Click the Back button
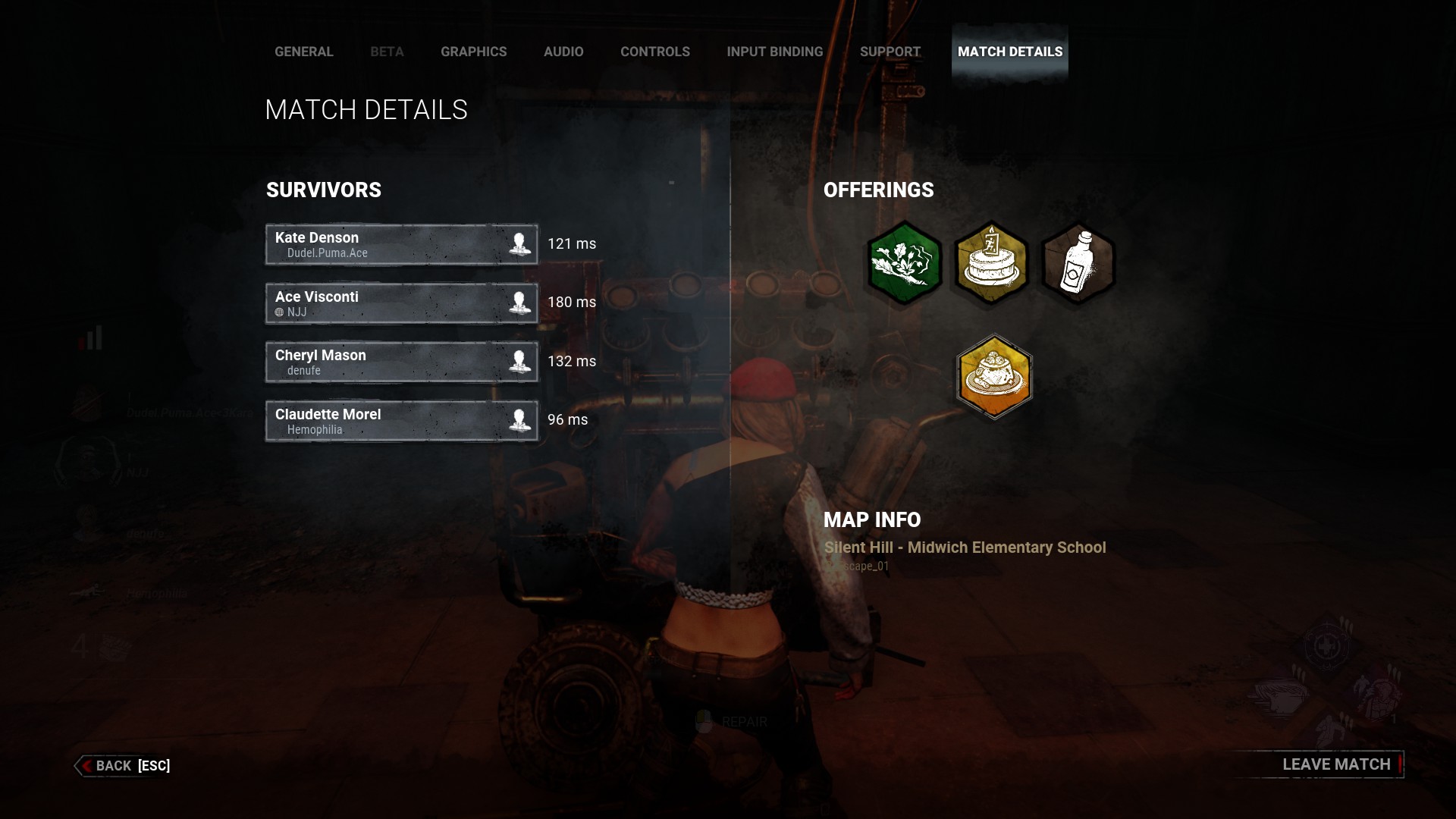 tap(121, 765)
